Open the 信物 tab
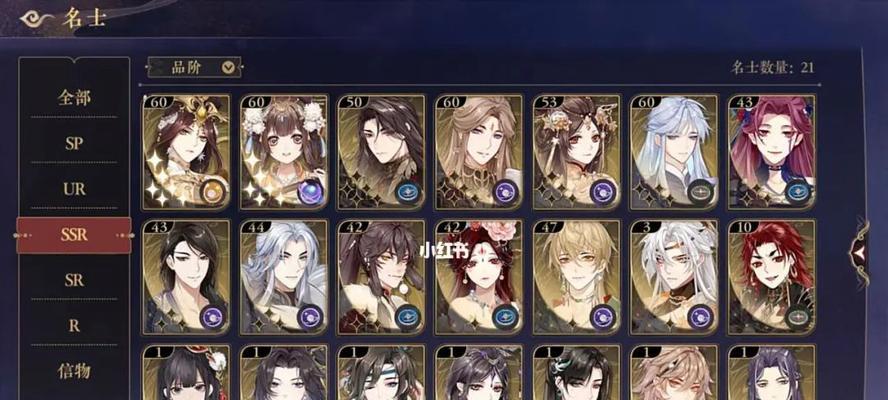The height and width of the screenshot is (400, 888). pyautogui.click(x=74, y=371)
